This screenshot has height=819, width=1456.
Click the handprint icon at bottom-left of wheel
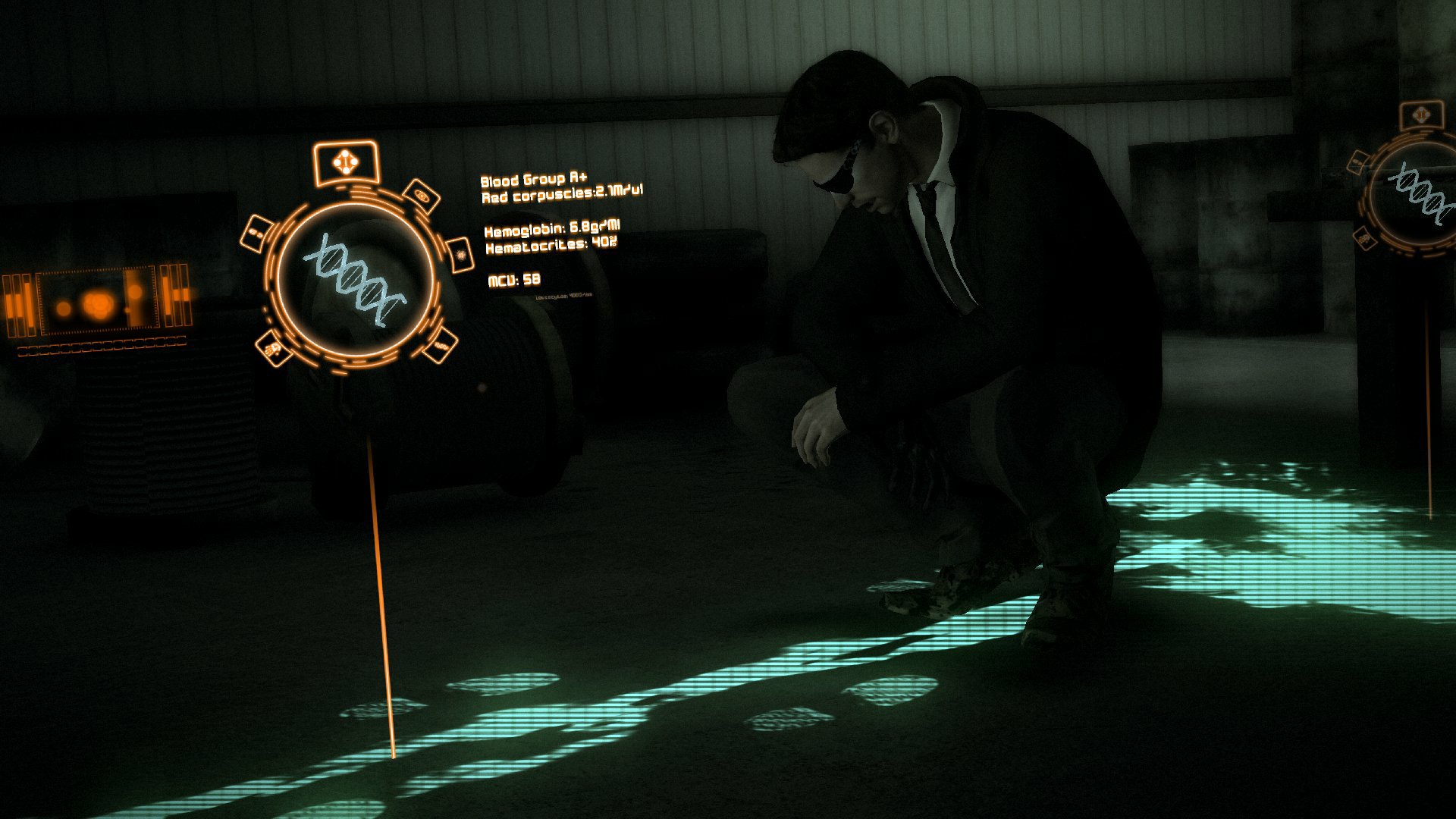(274, 347)
